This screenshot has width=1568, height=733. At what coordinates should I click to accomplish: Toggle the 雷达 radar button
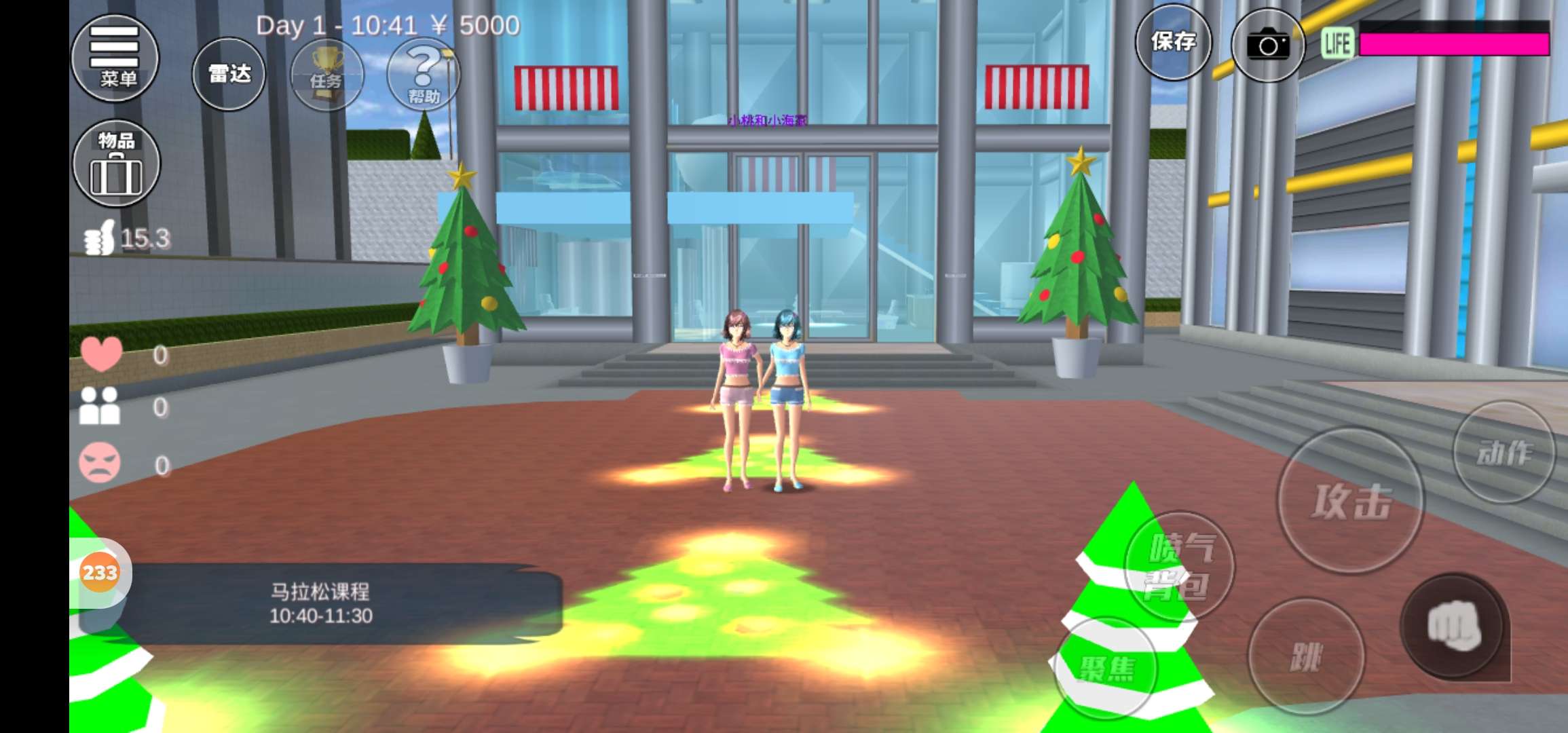[x=229, y=74]
